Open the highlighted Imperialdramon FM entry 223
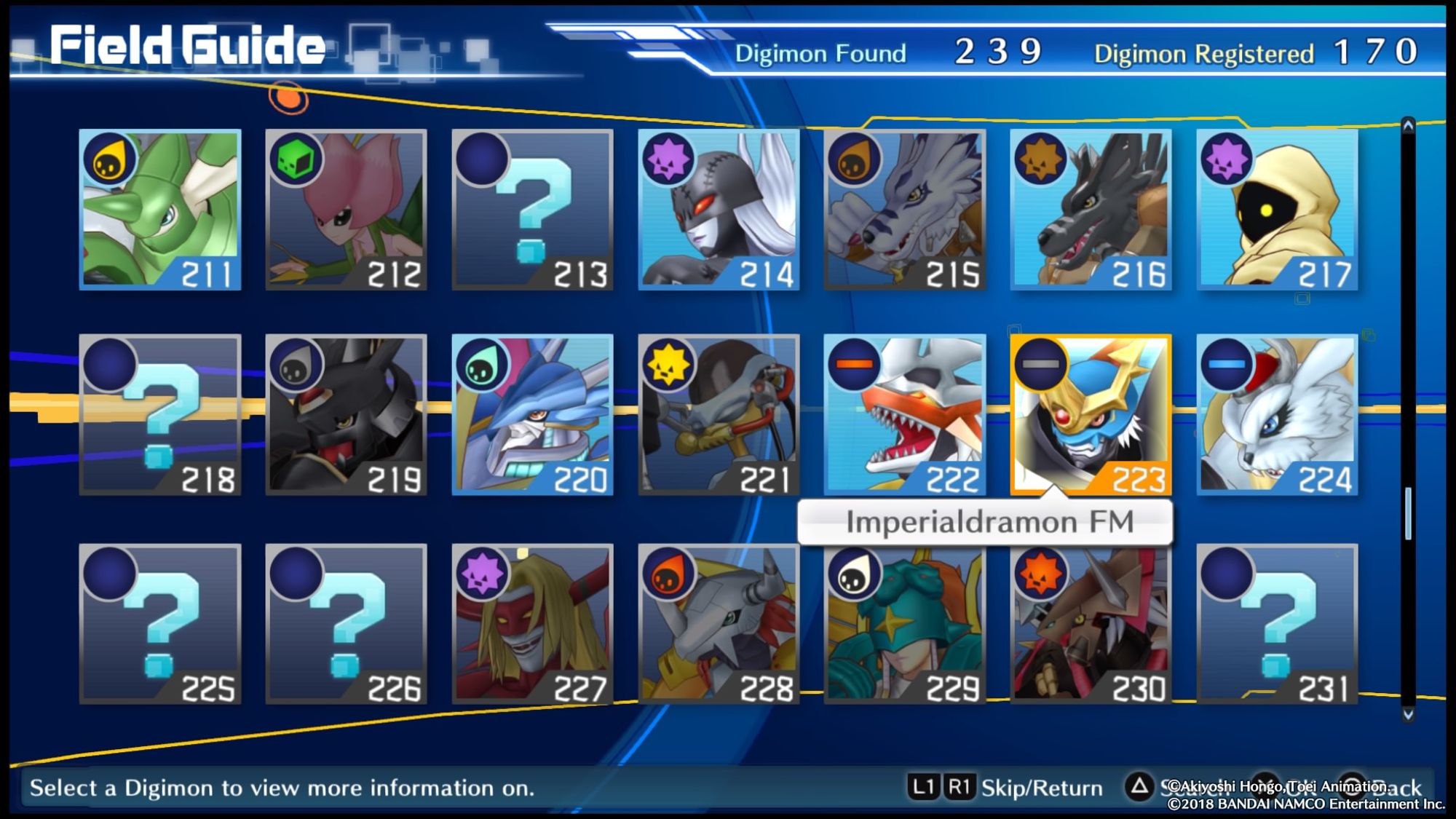Screen dimensions: 1456x819 click(x=1091, y=415)
